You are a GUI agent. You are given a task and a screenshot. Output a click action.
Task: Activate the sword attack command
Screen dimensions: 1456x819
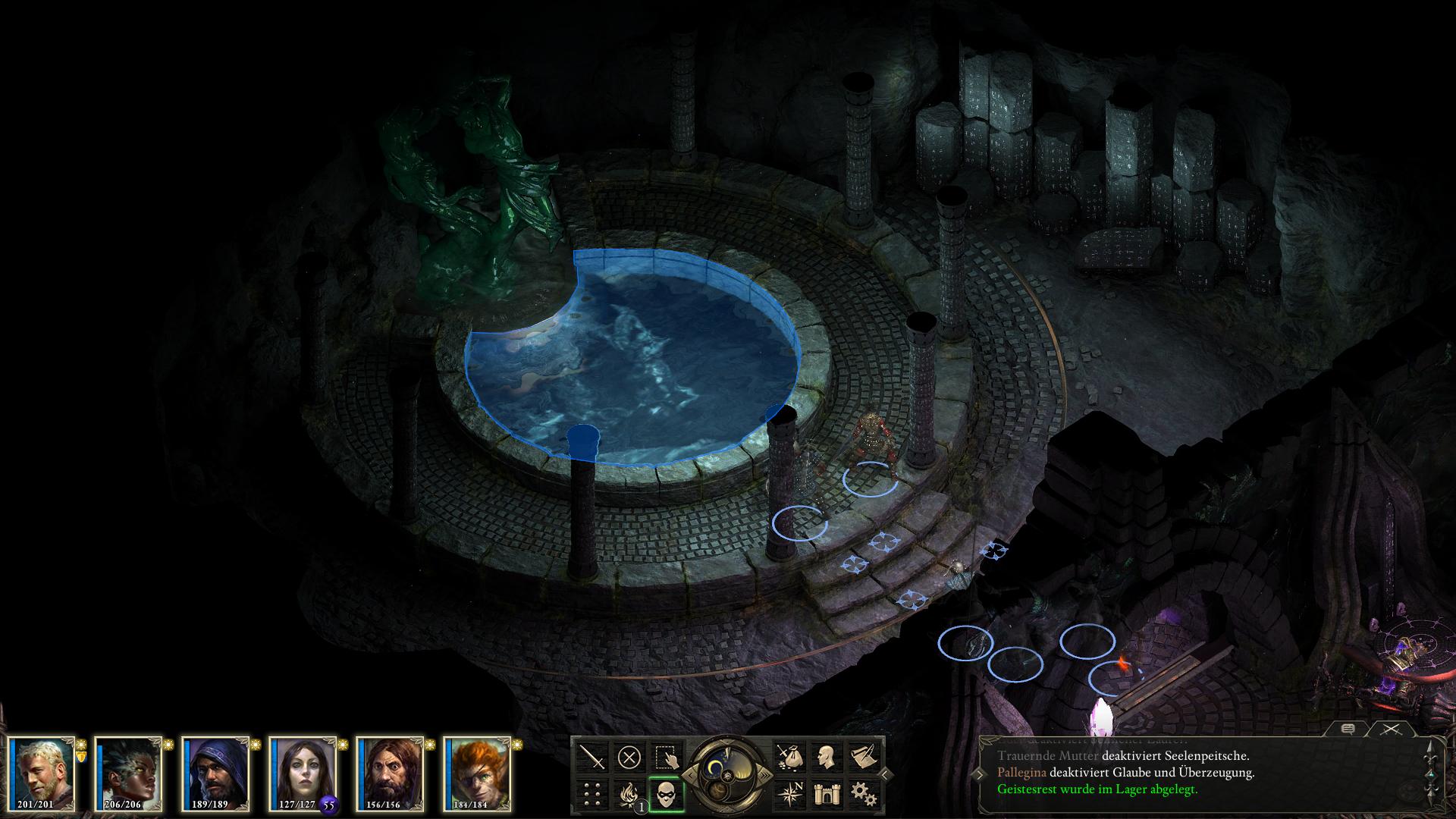(592, 757)
